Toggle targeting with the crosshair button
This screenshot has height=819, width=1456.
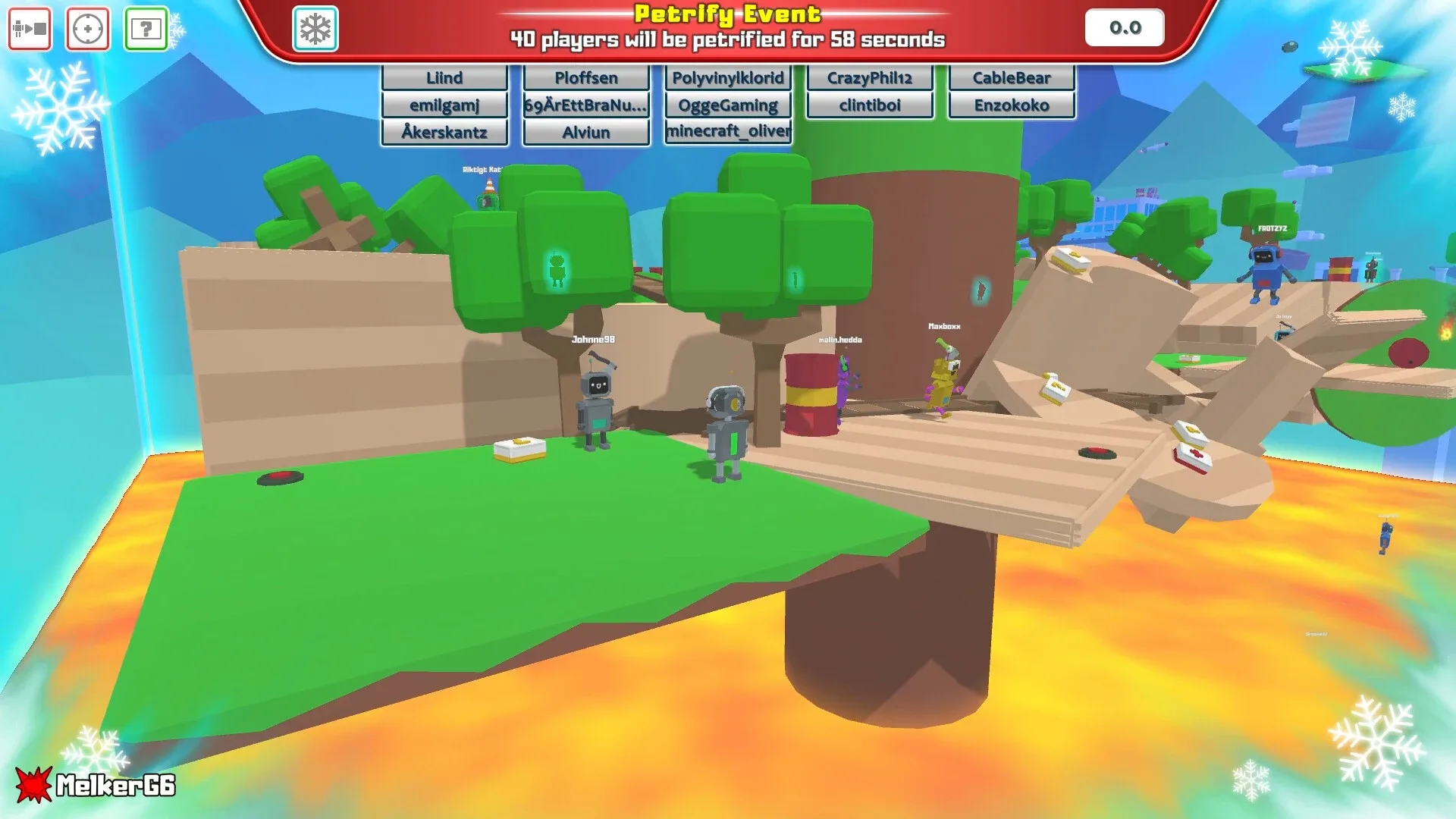87,28
